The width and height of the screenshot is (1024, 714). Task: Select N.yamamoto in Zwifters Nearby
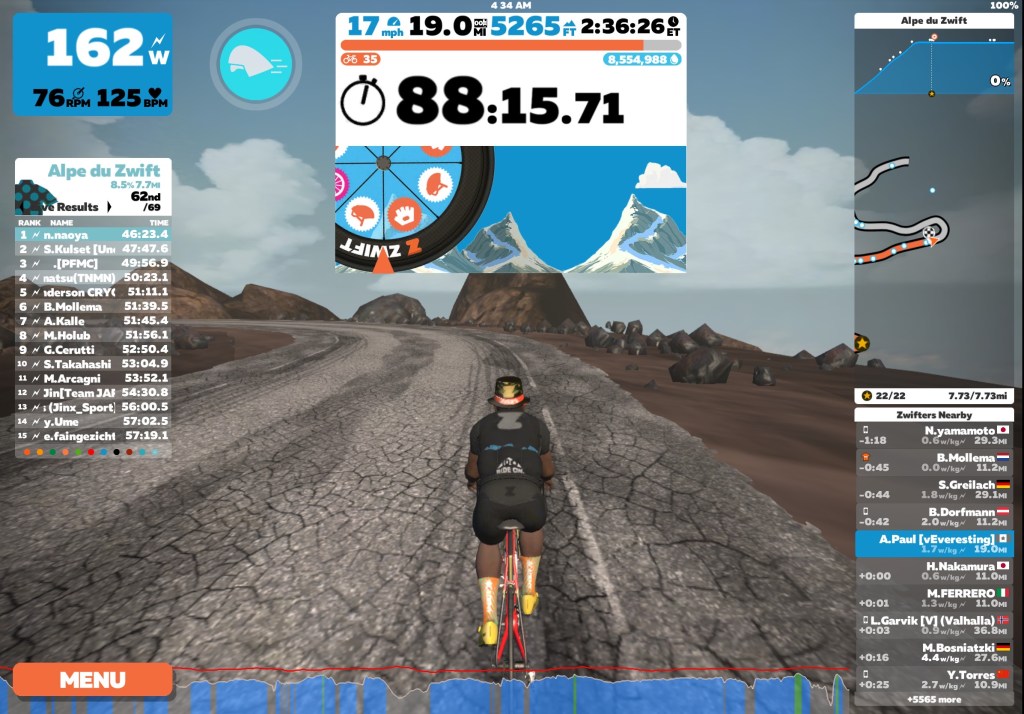(x=934, y=435)
